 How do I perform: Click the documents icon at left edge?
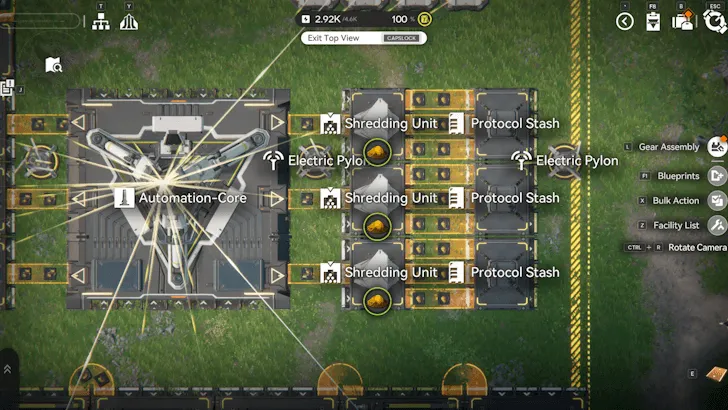click(x=6, y=89)
